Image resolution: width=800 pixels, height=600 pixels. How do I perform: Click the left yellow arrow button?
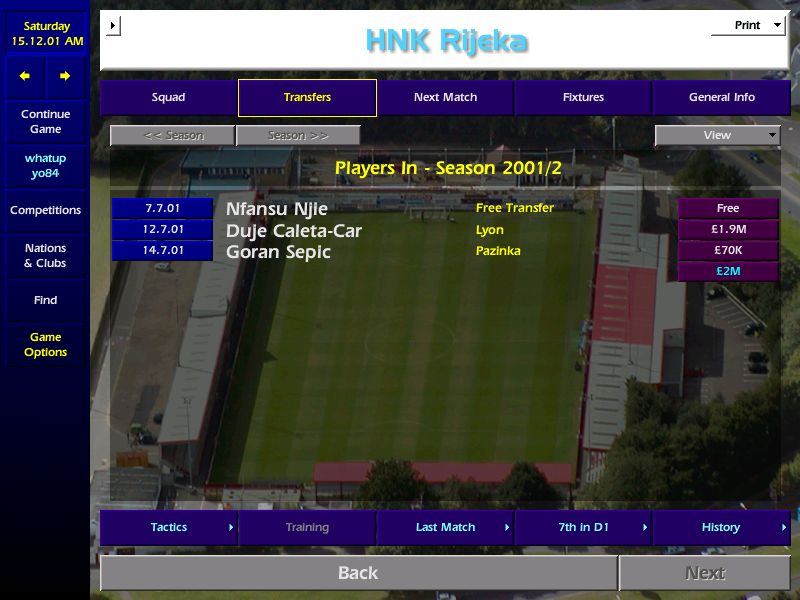coord(25,76)
